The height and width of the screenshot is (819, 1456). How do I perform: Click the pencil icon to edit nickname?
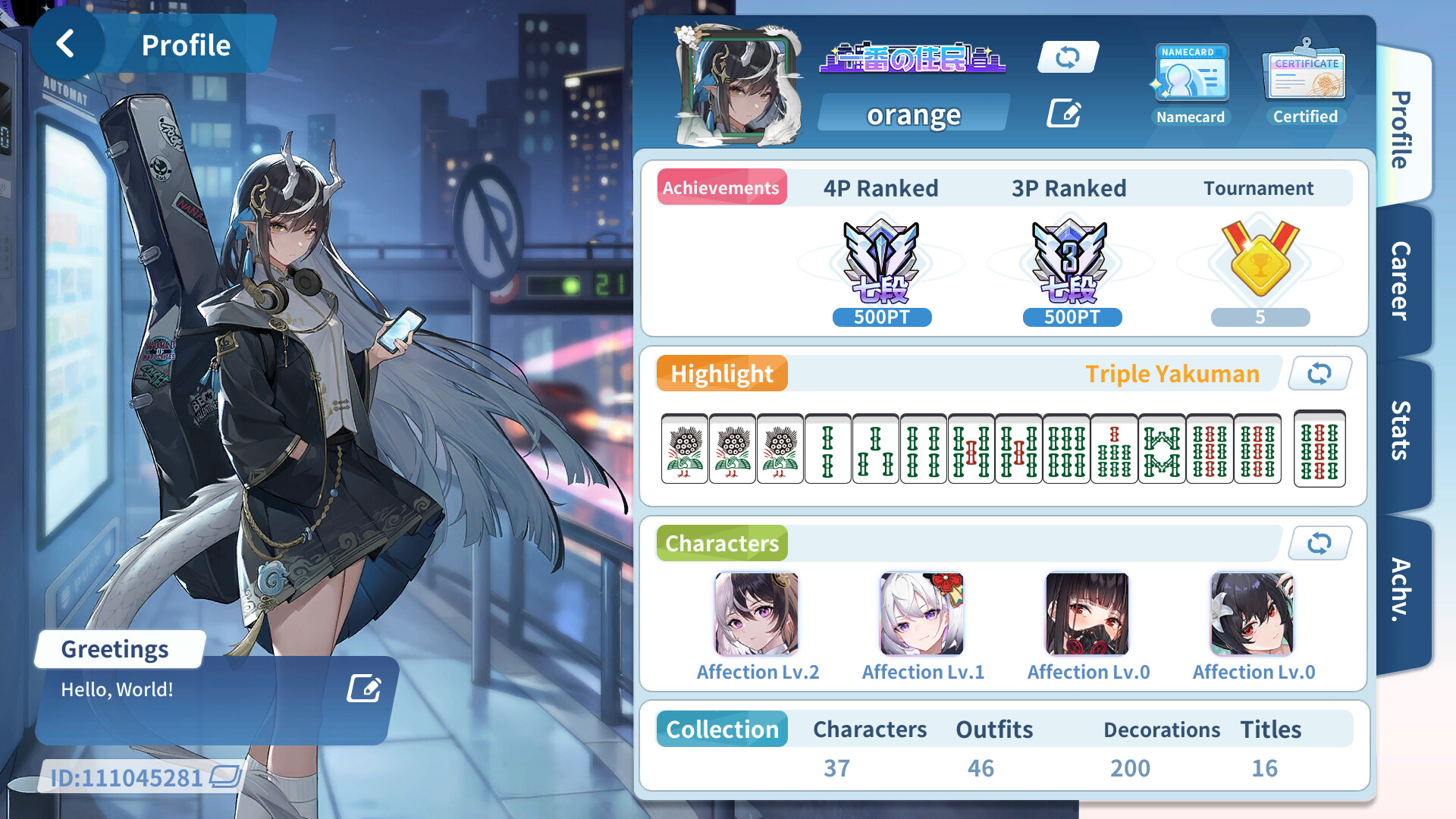[x=1064, y=112]
